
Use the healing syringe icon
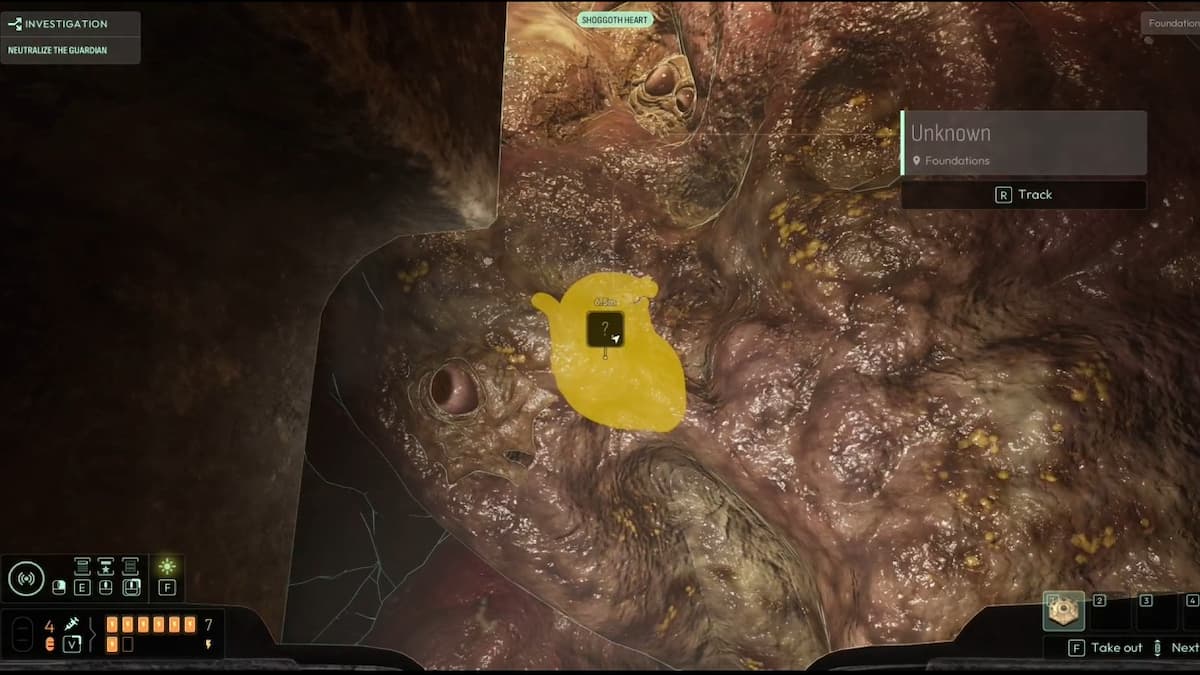click(72, 624)
